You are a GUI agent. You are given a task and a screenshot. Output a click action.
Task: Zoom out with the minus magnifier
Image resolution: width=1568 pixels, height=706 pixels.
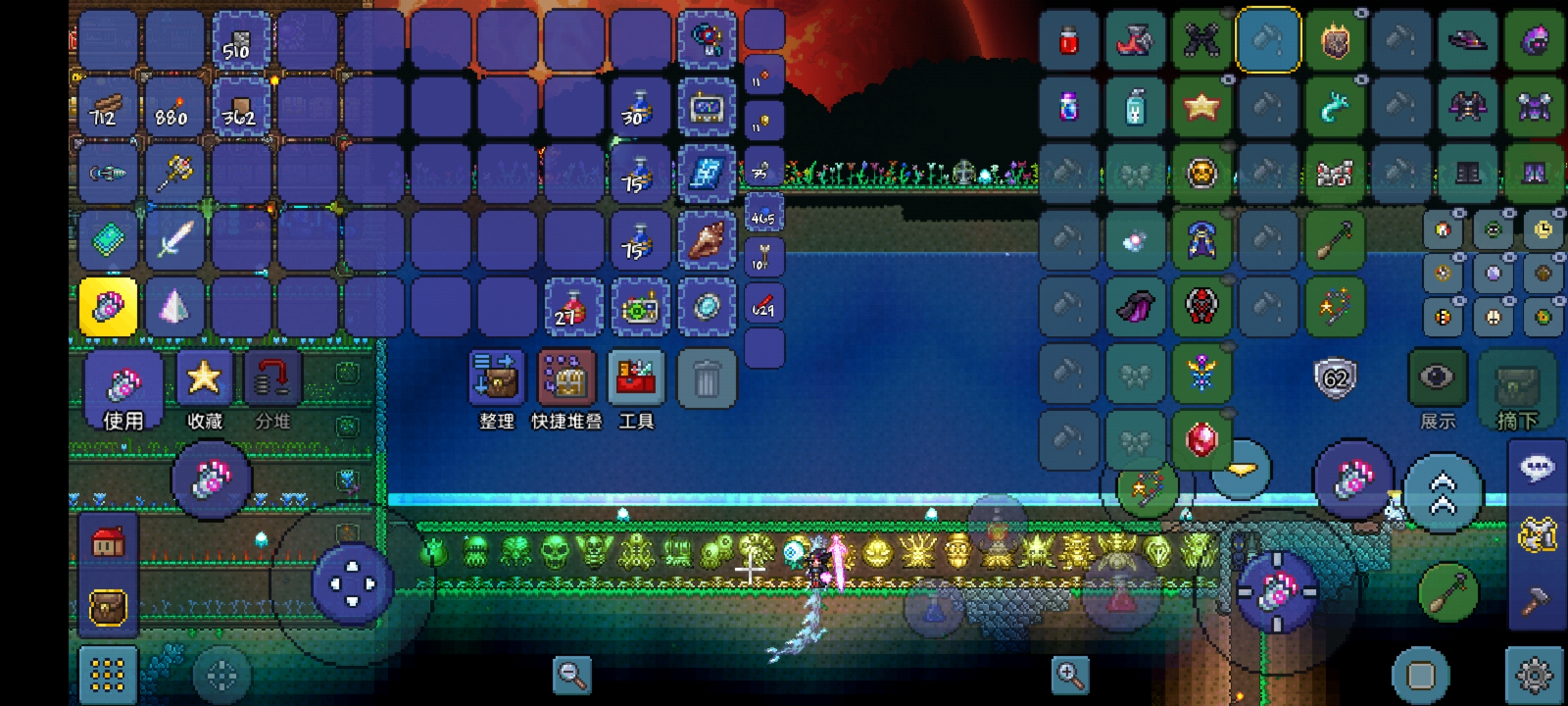tap(572, 675)
